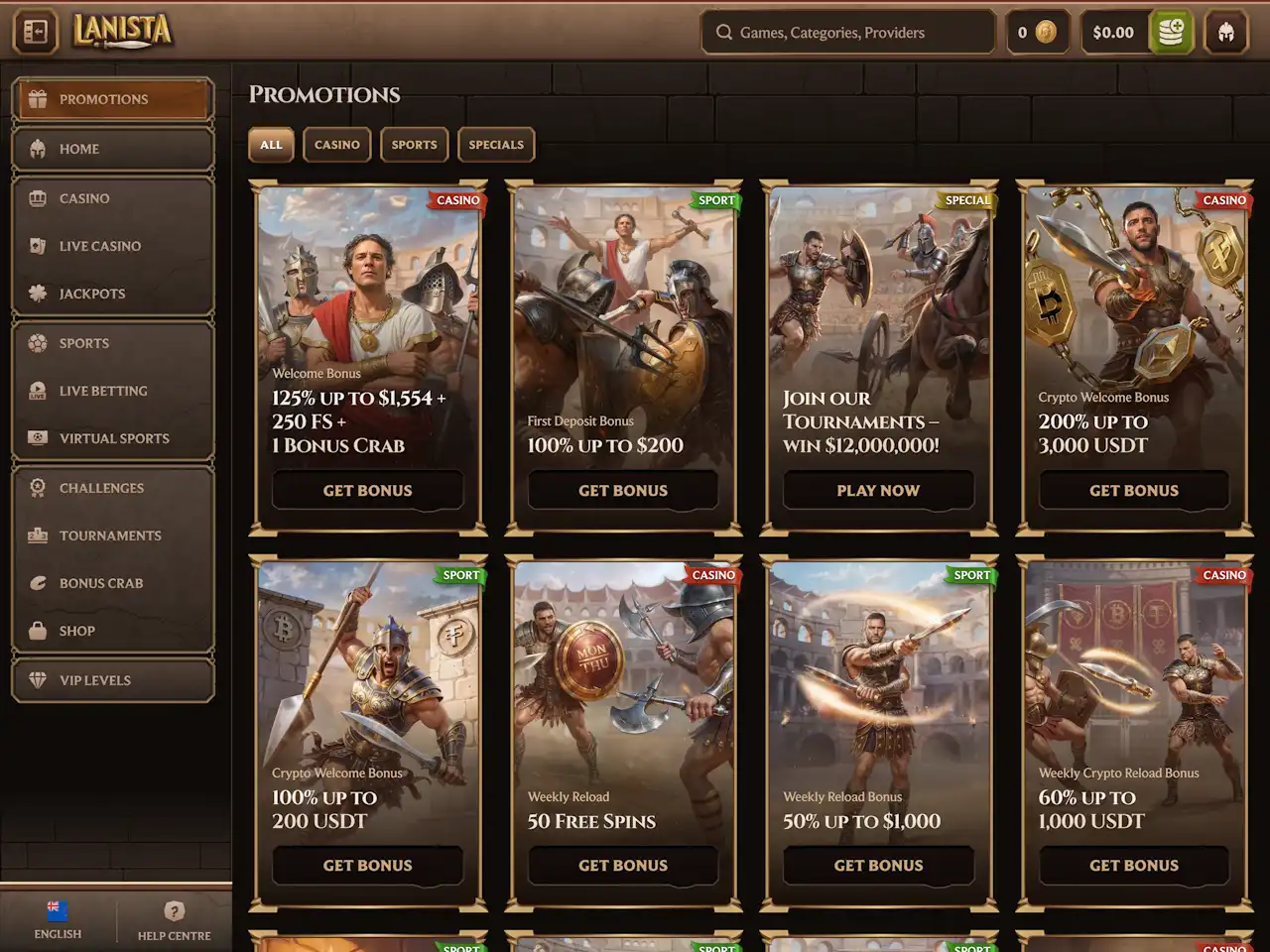Go to Live Casino section

click(x=112, y=246)
